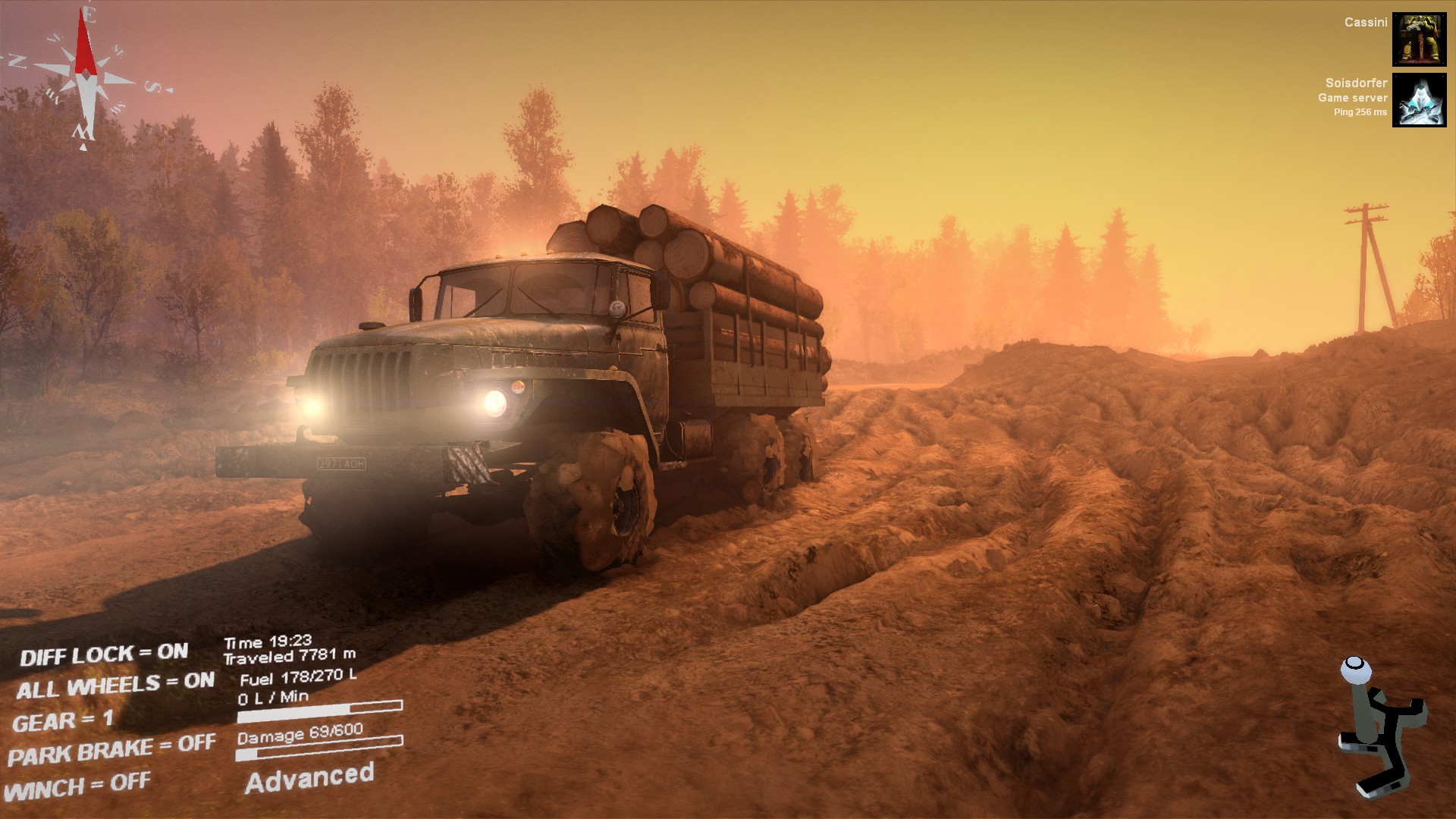1456x819 pixels.
Task: Click the gear shifter knob
Action: click(x=1355, y=670)
